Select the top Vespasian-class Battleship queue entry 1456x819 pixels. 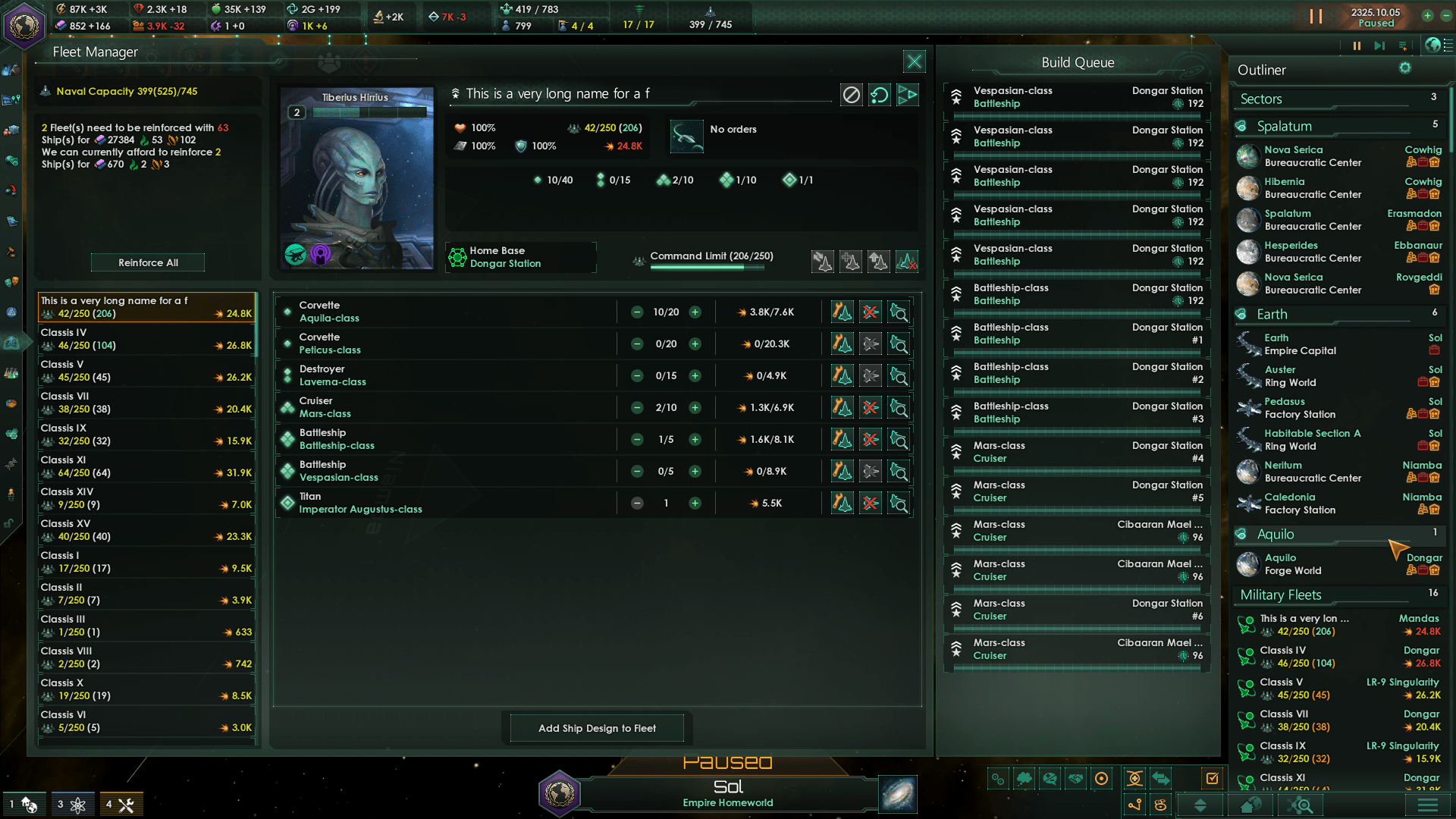coord(1077,97)
